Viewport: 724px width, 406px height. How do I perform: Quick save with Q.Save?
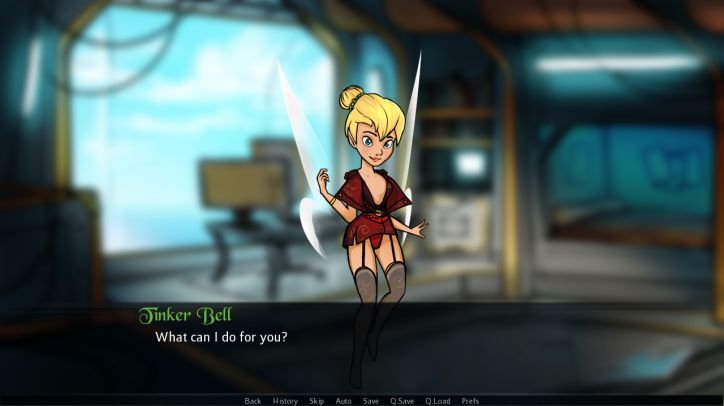pos(401,401)
